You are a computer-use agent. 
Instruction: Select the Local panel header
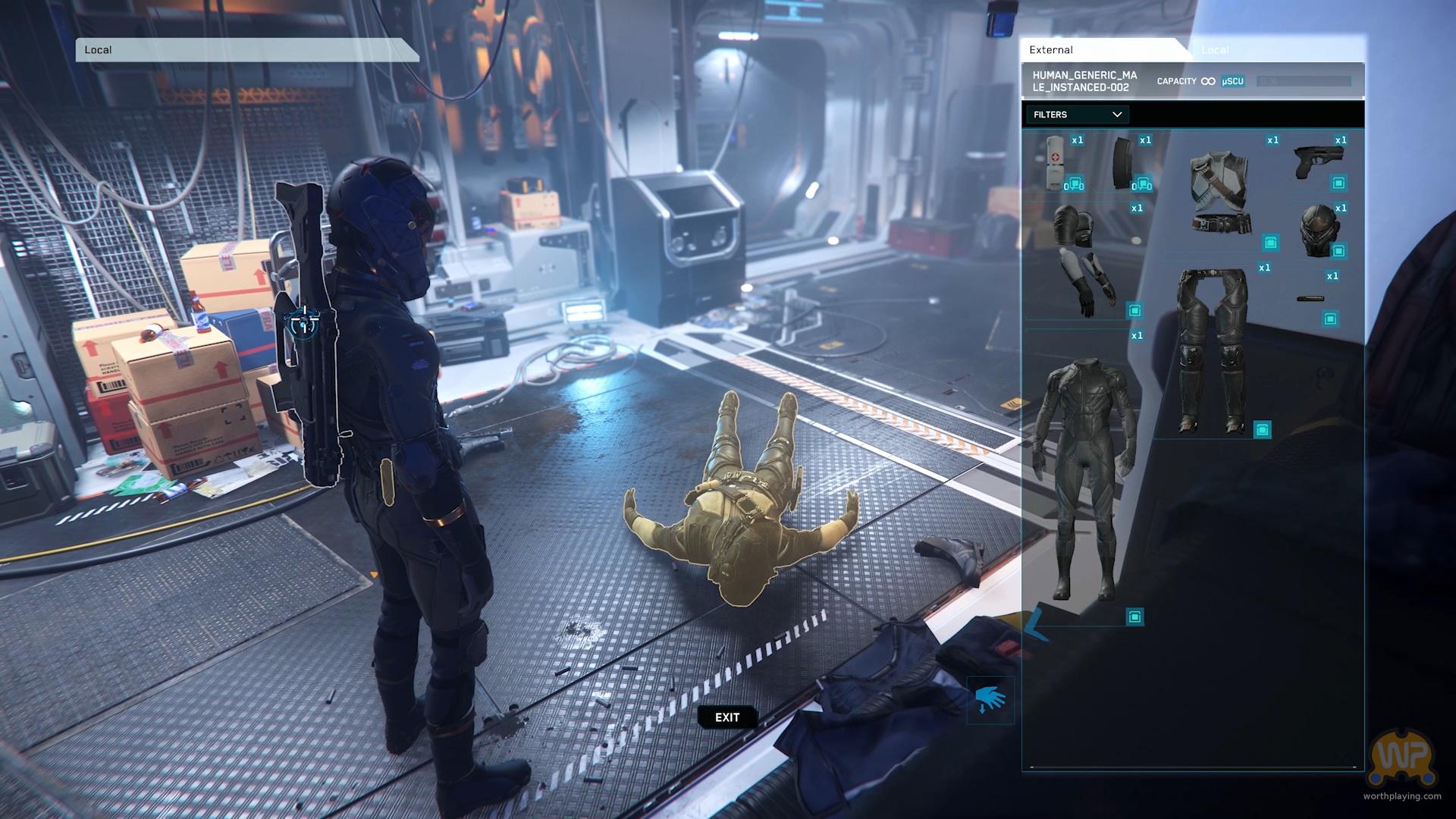coord(246,50)
